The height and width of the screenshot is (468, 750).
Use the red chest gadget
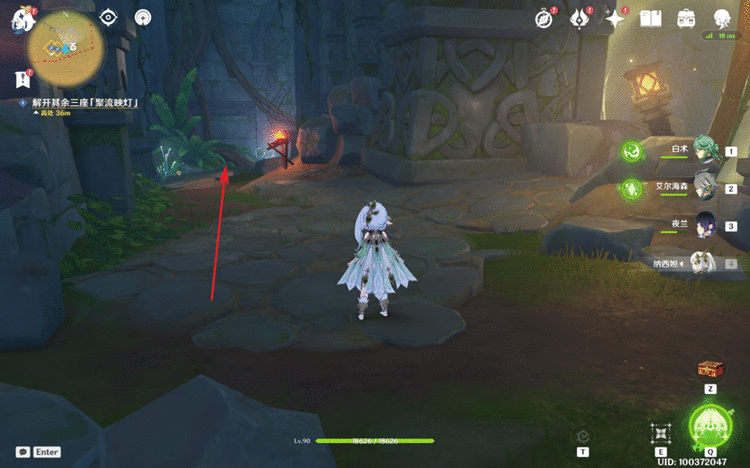click(x=711, y=369)
